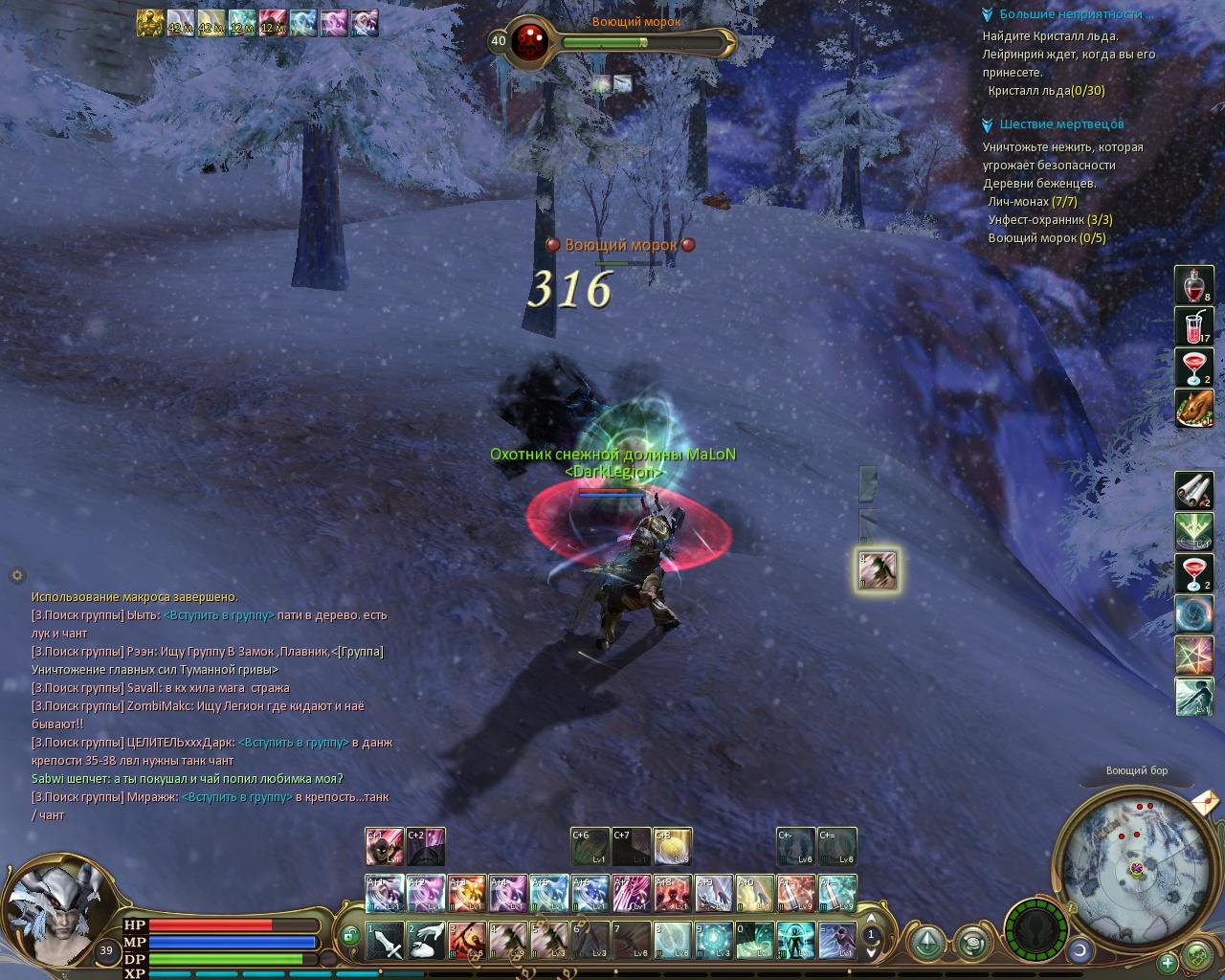Activate the pentagram star skill
1225x980 pixels.
[x=1193, y=656]
